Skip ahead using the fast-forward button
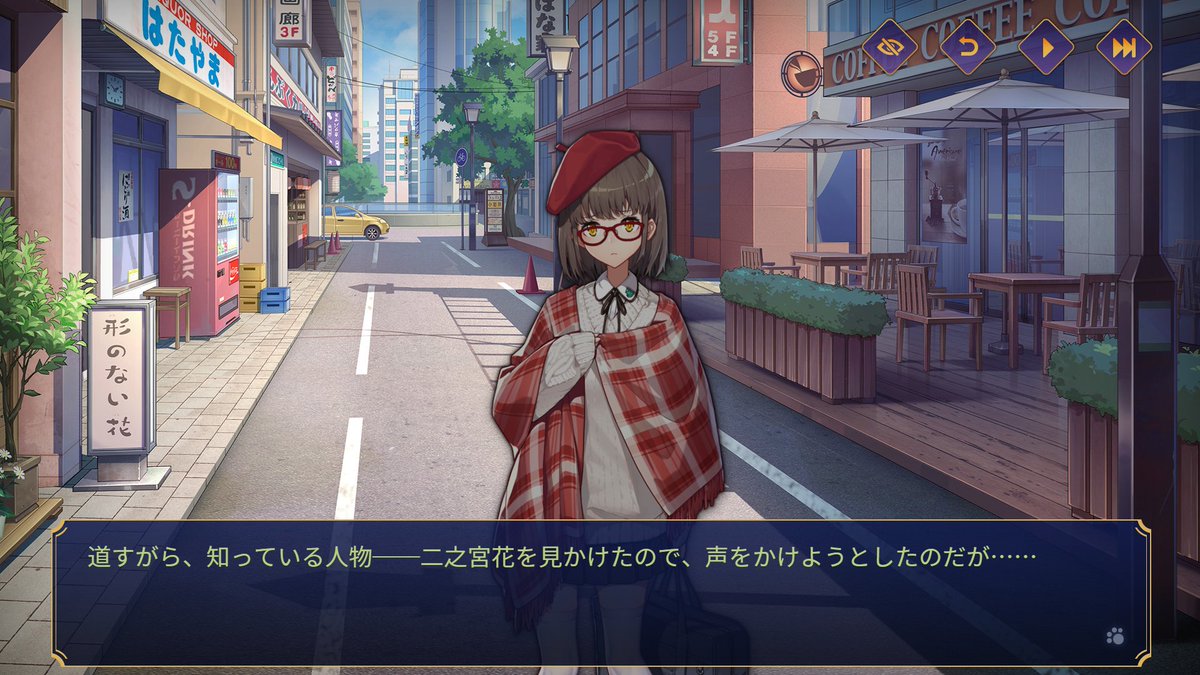This screenshot has width=1200, height=675. coord(1123,47)
